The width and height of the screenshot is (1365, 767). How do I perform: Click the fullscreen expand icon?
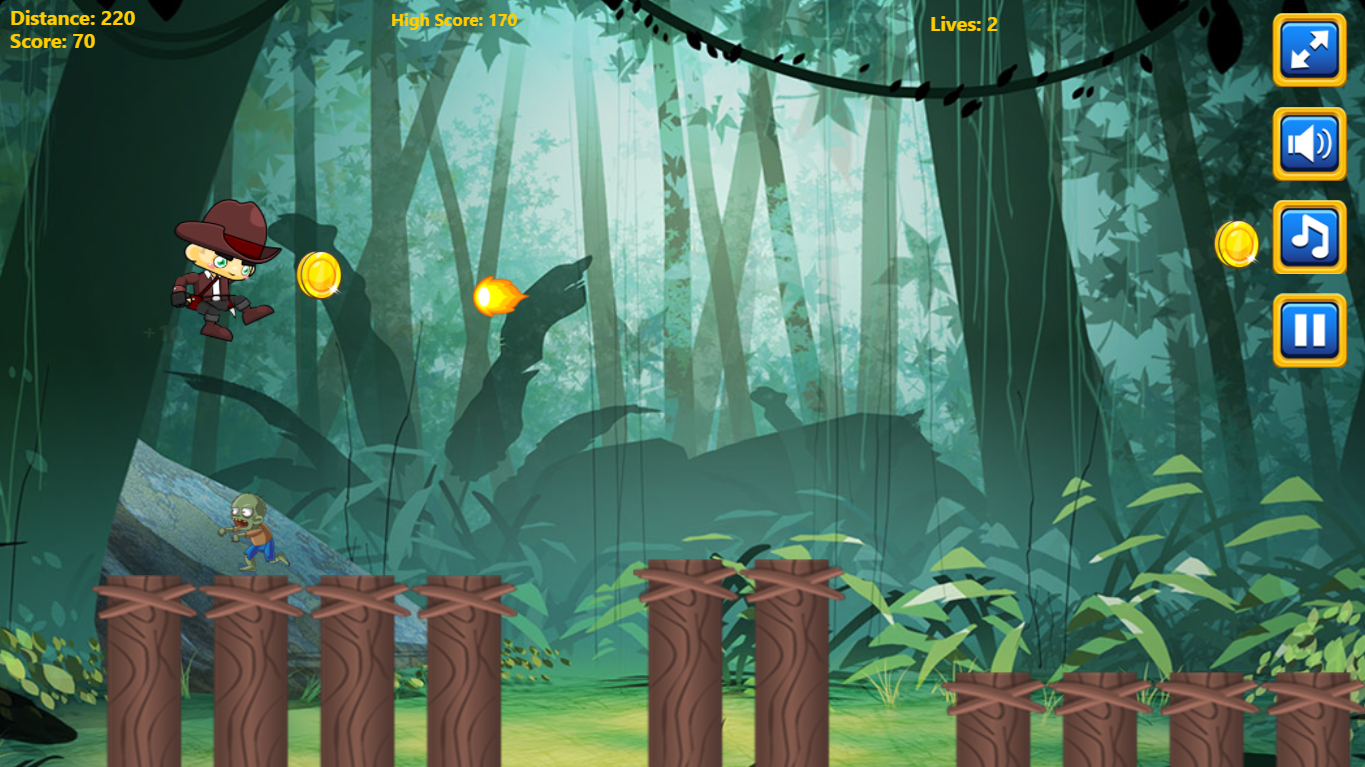click(x=1308, y=50)
